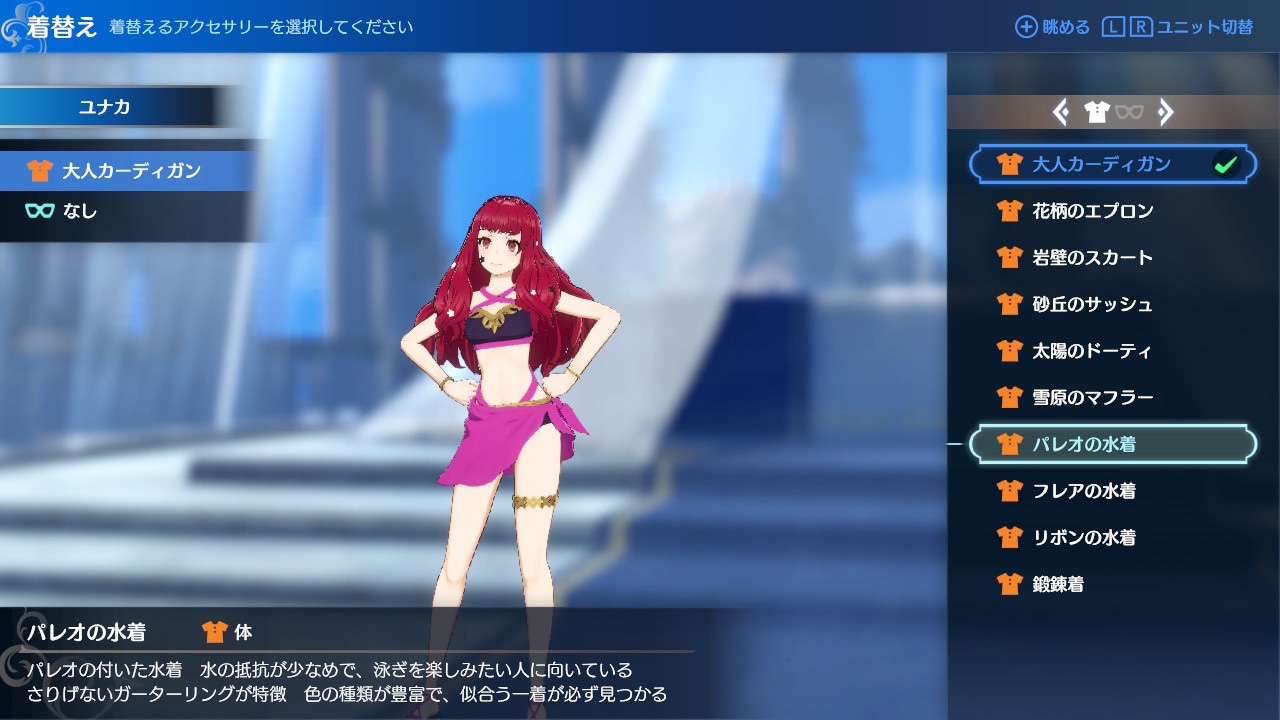The width and height of the screenshot is (1280, 720).
Task: Select the 岩壁のスカート outfit
Action: [x=1092, y=258]
